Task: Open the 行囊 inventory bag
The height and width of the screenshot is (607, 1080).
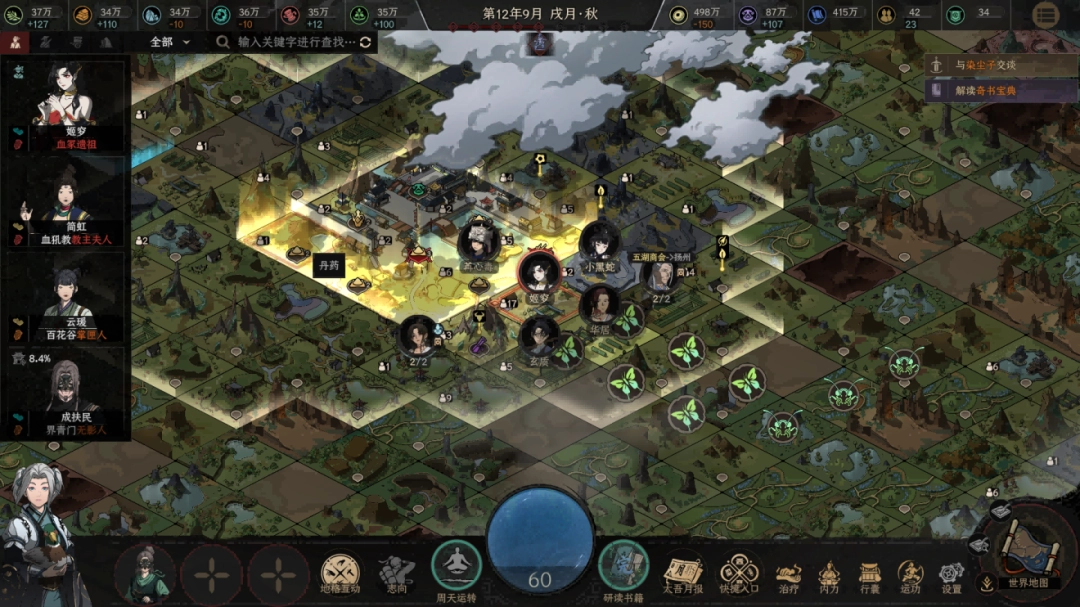Action: [869, 574]
